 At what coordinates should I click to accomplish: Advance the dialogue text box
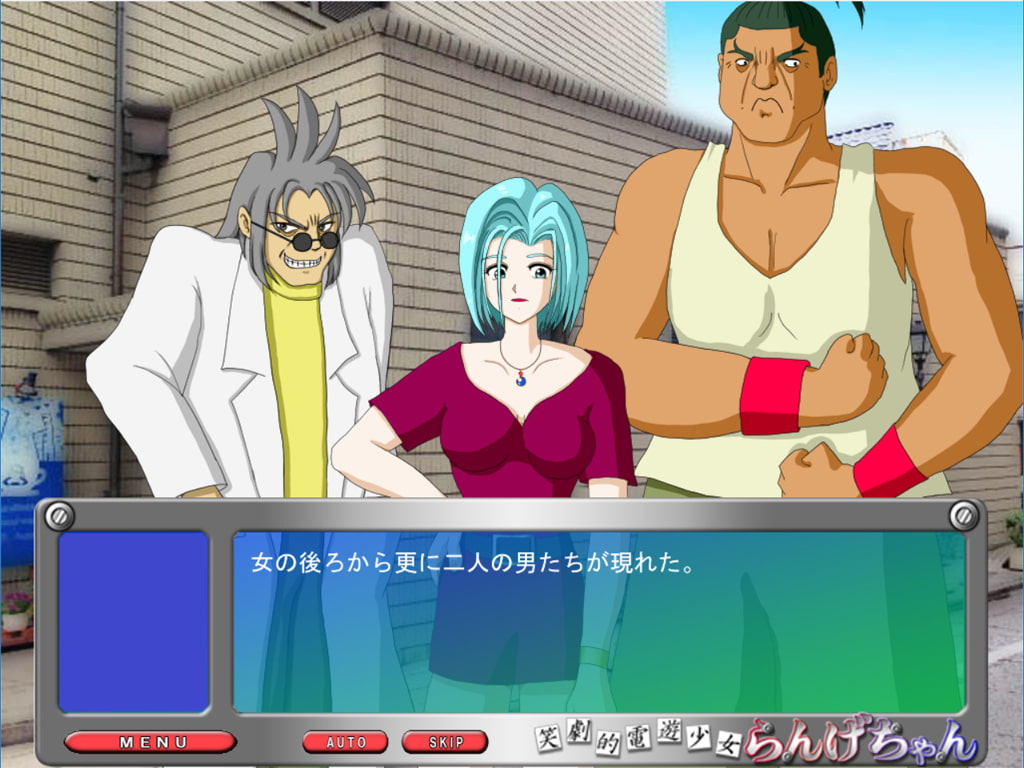click(x=598, y=620)
